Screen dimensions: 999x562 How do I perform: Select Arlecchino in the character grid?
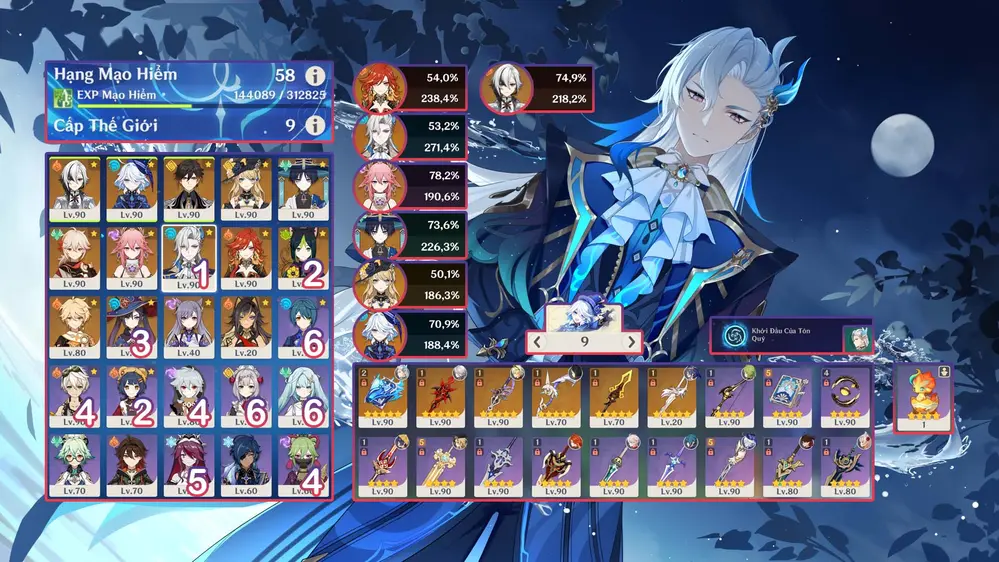pos(74,189)
